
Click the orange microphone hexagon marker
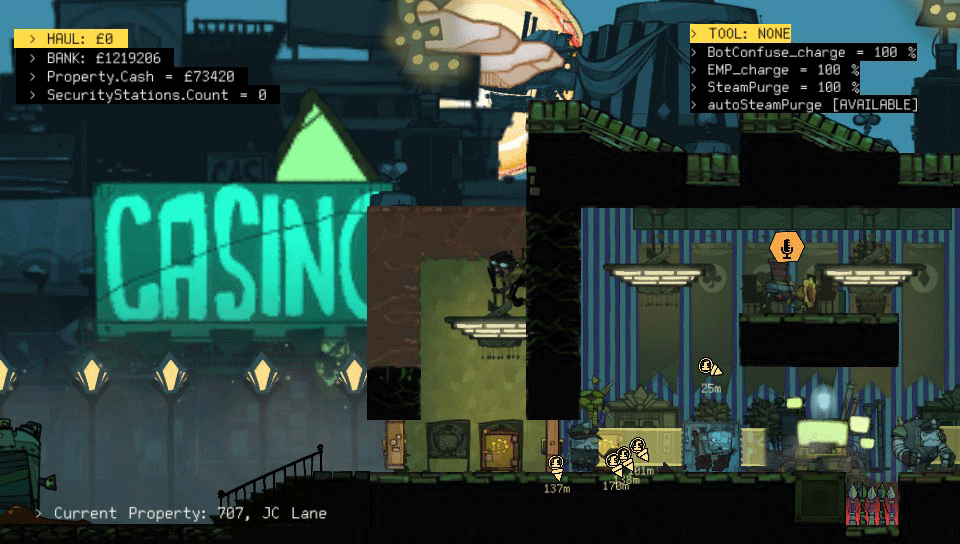(x=787, y=247)
